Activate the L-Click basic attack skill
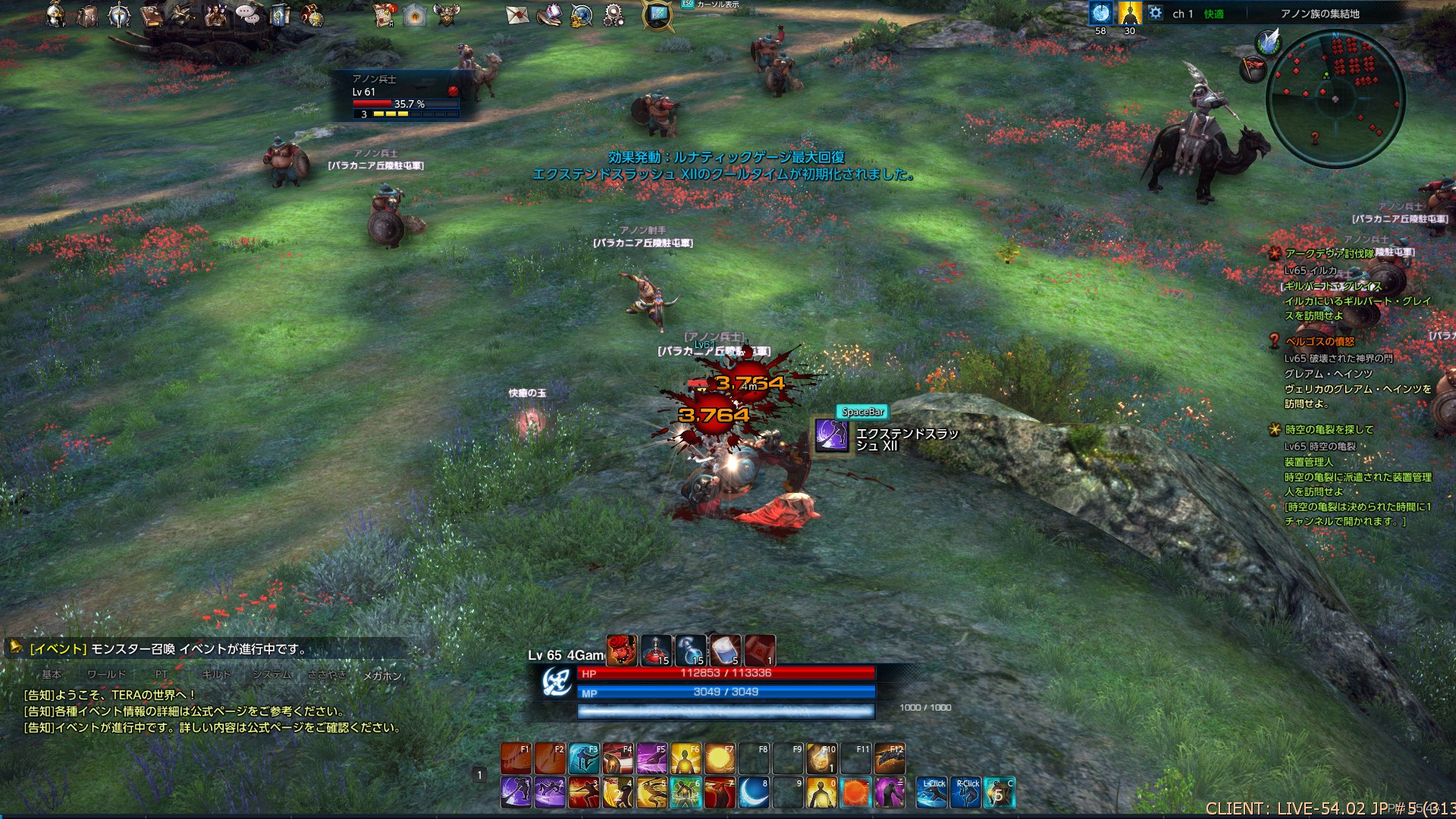The height and width of the screenshot is (819, 1456). point(932,792)
